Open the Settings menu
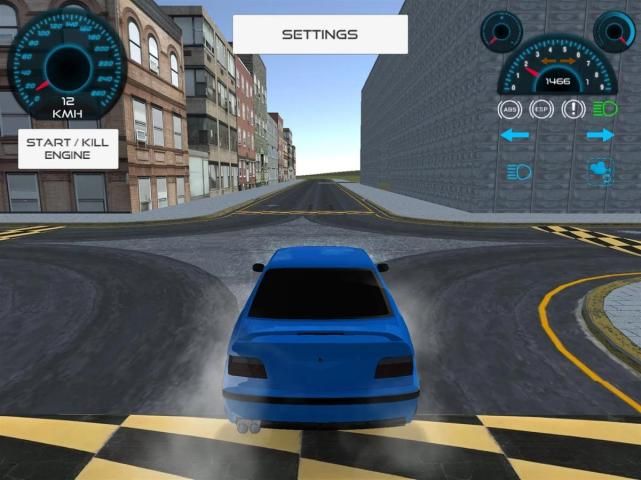The height and width of the screenshot is (480, 641). 320,34
